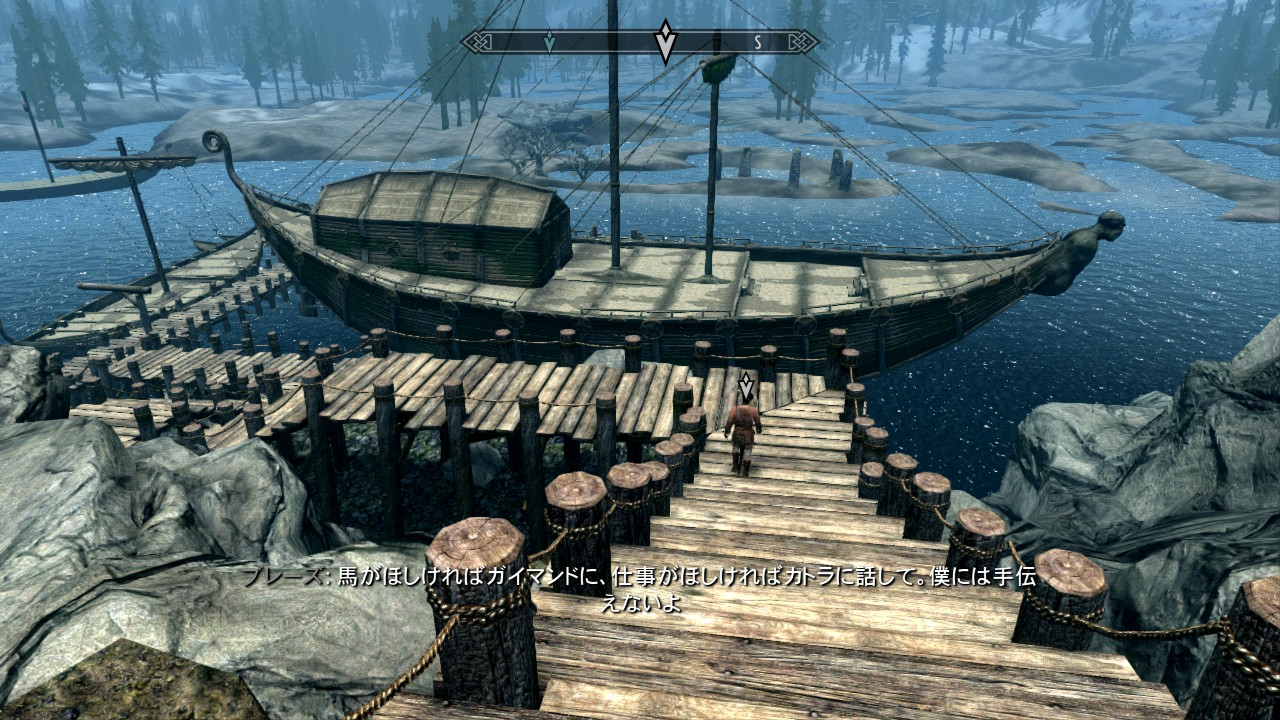Click the South indicator on the compass
This screenshot has height=720, width=1280.
tap(758, 42)
